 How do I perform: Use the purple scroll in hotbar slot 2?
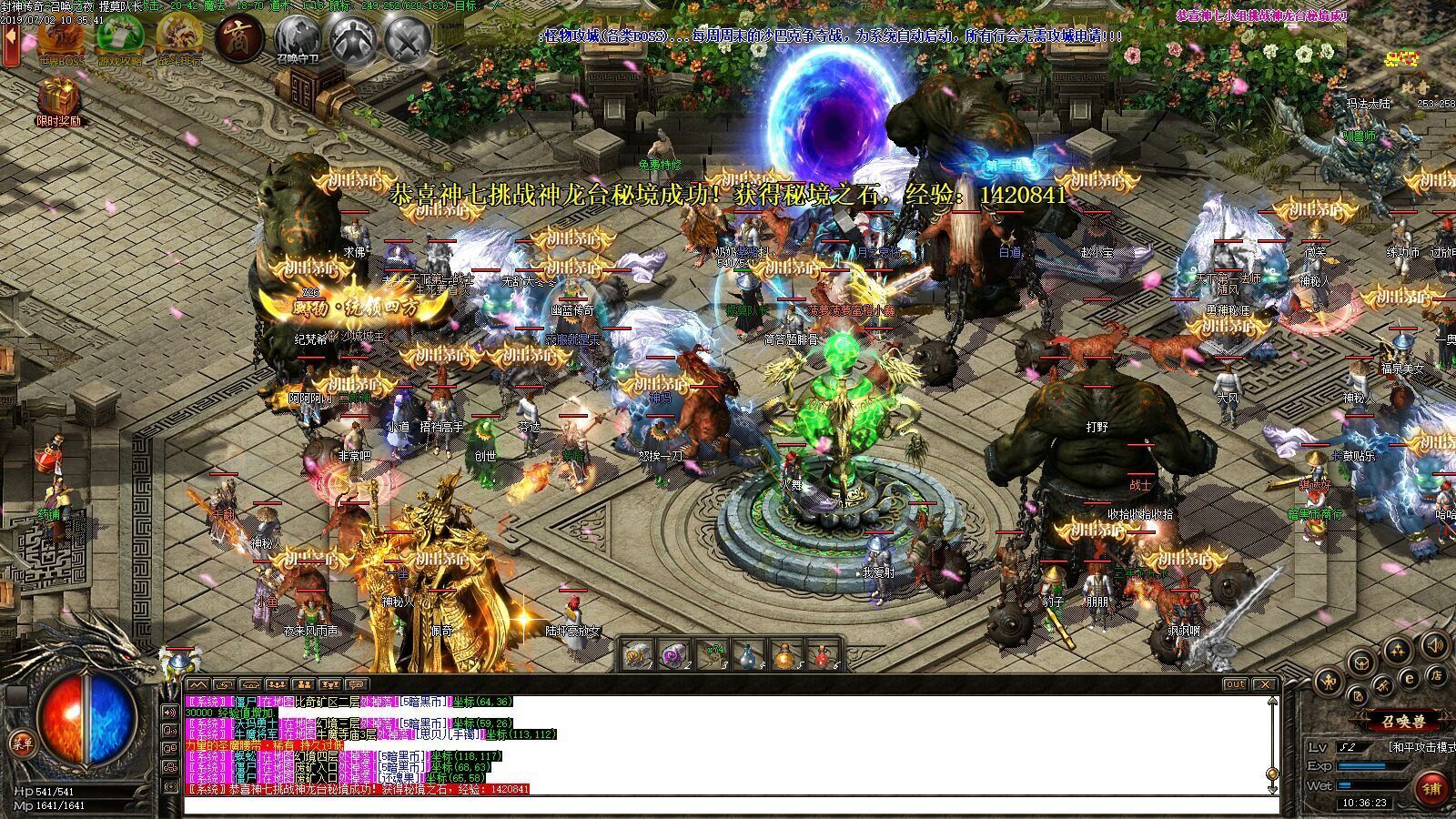[x=672, y=655]
